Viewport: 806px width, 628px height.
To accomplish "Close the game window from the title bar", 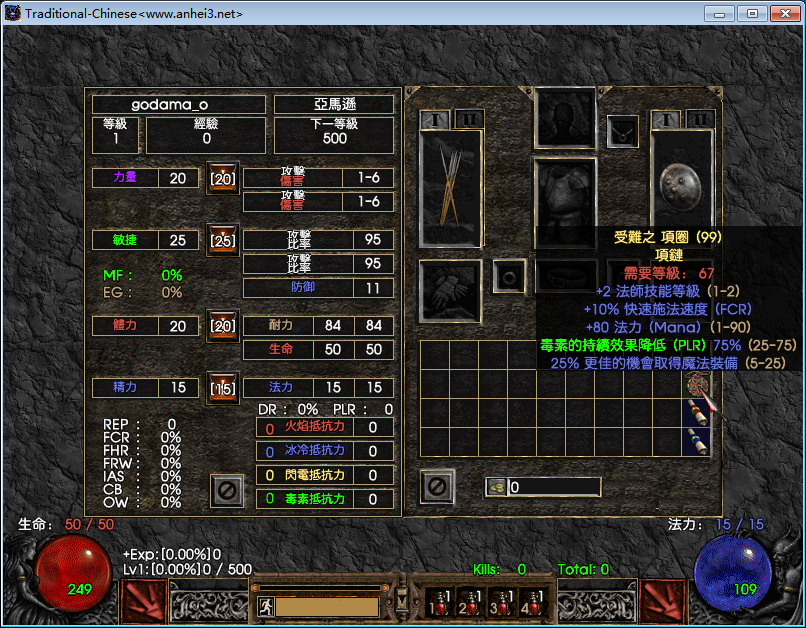I will pyautogui.click(x=781, y=13).
